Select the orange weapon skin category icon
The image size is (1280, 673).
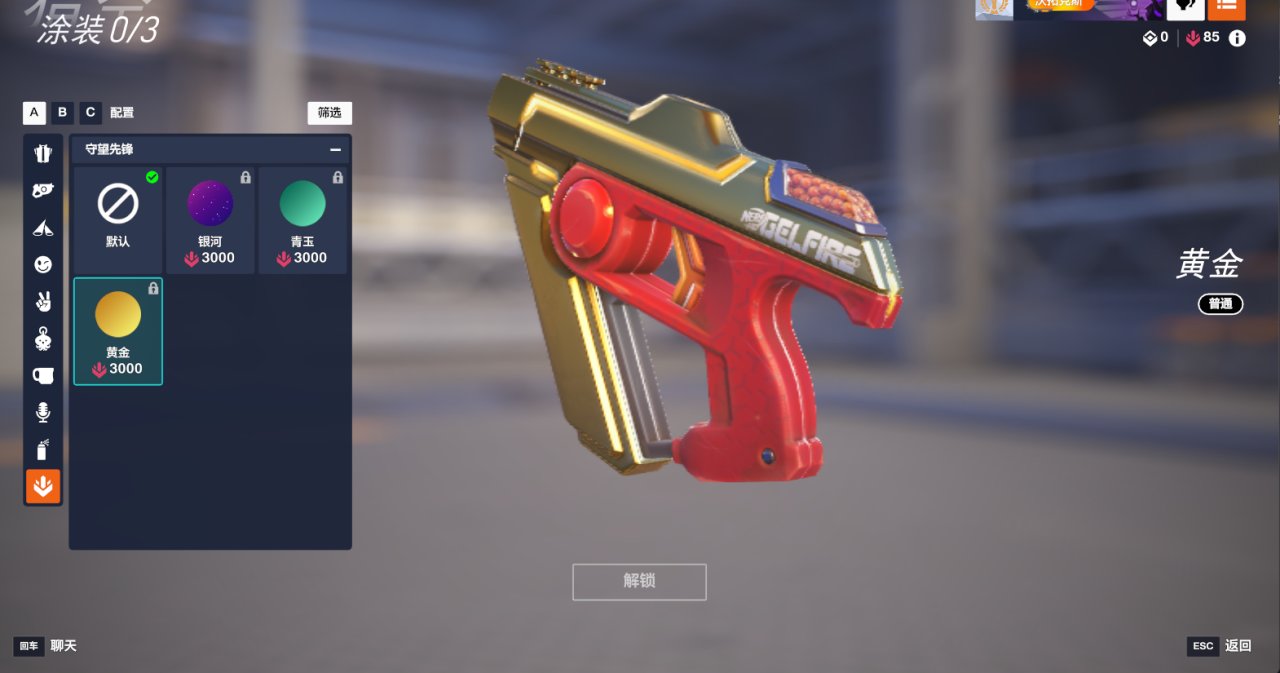43,486
